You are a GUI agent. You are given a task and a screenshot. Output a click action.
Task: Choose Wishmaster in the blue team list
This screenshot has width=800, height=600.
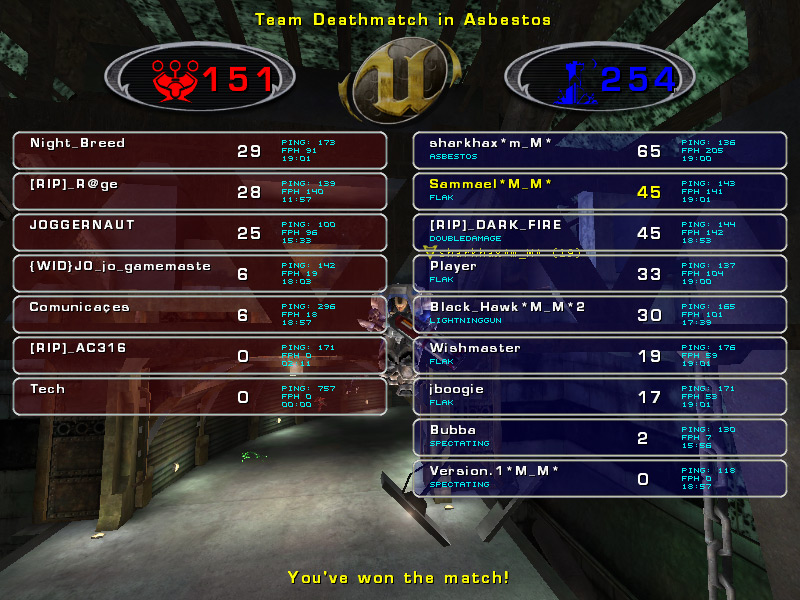598,356
